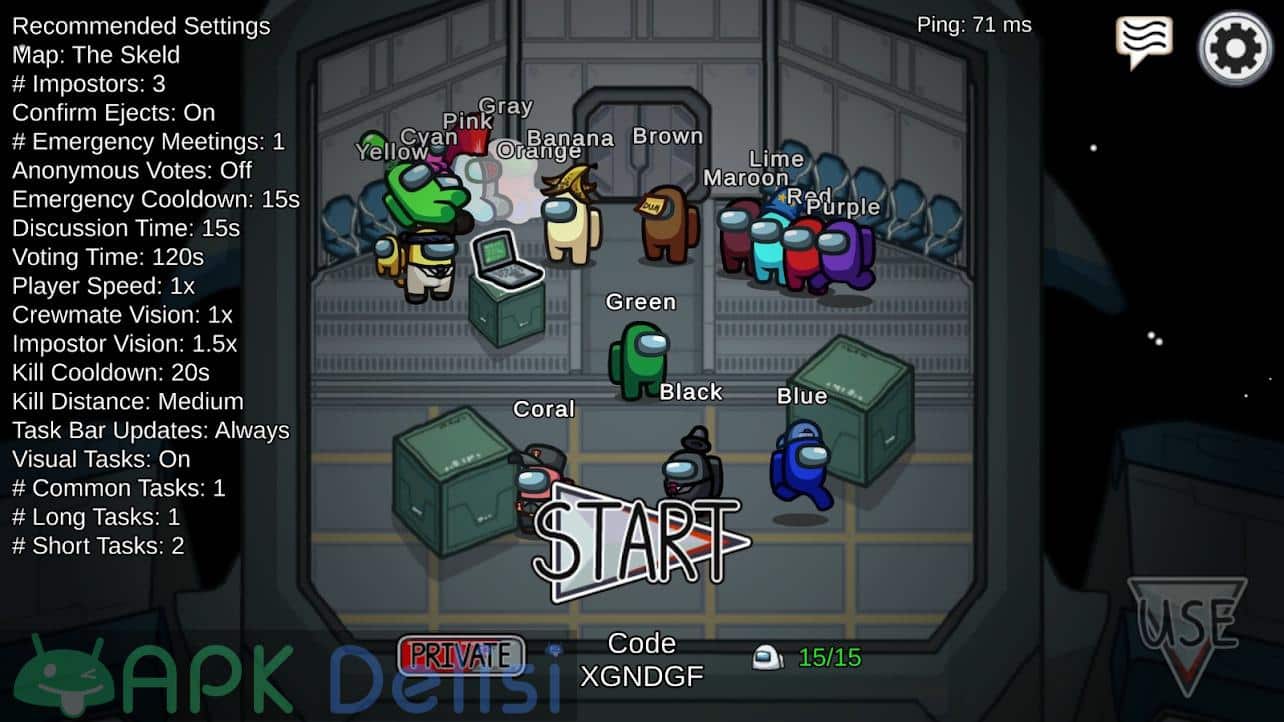Tap the USE action button
The height and width of the screenshot is (722, 1284).
[x=1187, y=628]
